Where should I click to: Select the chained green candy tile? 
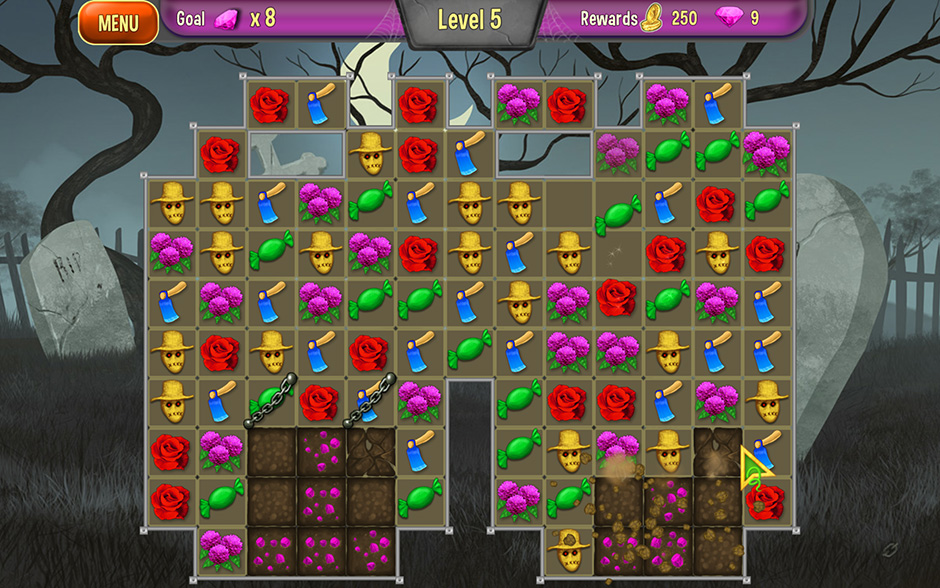coord(270,402)
